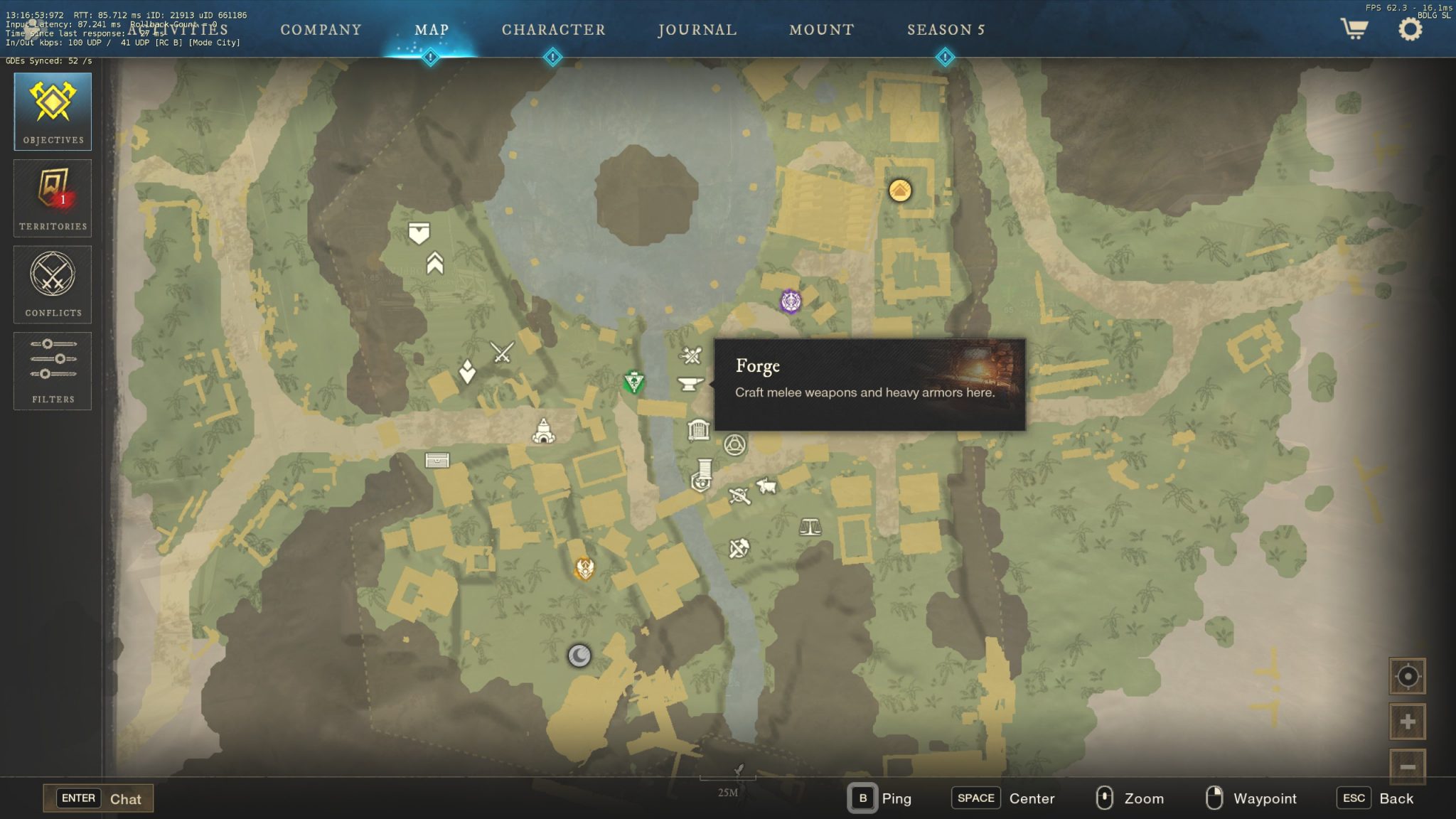Screen dimensions: 1456x819
Task: Click the crescent moon marker on the map
Action: [x=580, y=656]
